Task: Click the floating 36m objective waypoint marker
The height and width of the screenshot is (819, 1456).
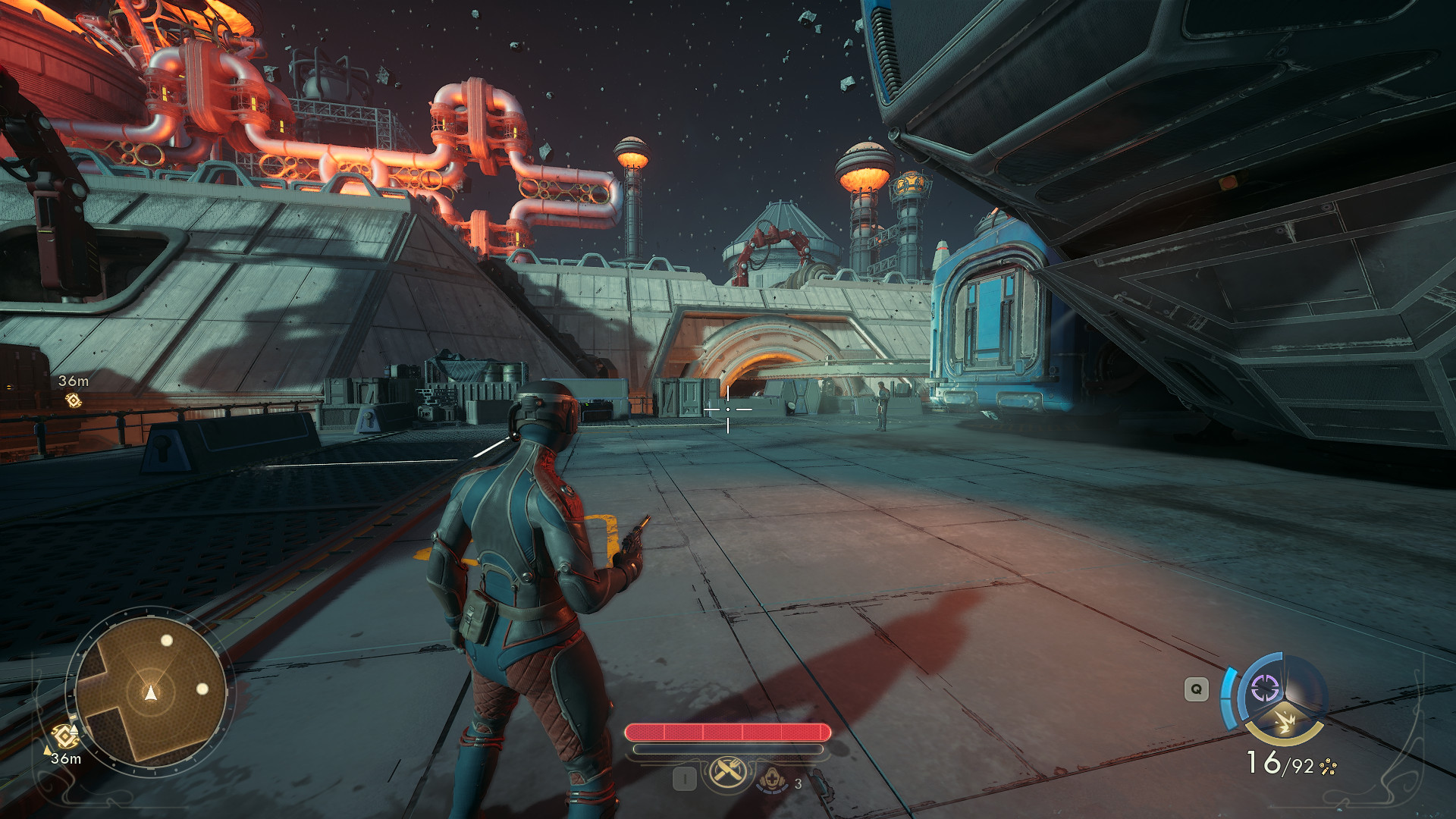Action: [x=74, y=400]
